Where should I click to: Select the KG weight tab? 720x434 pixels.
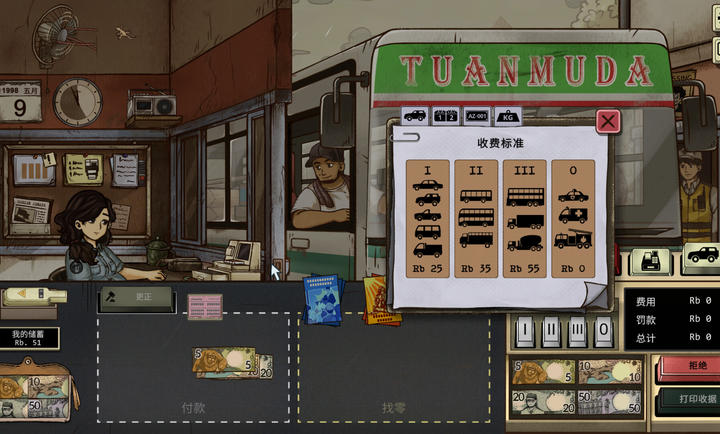pos(507,115)
